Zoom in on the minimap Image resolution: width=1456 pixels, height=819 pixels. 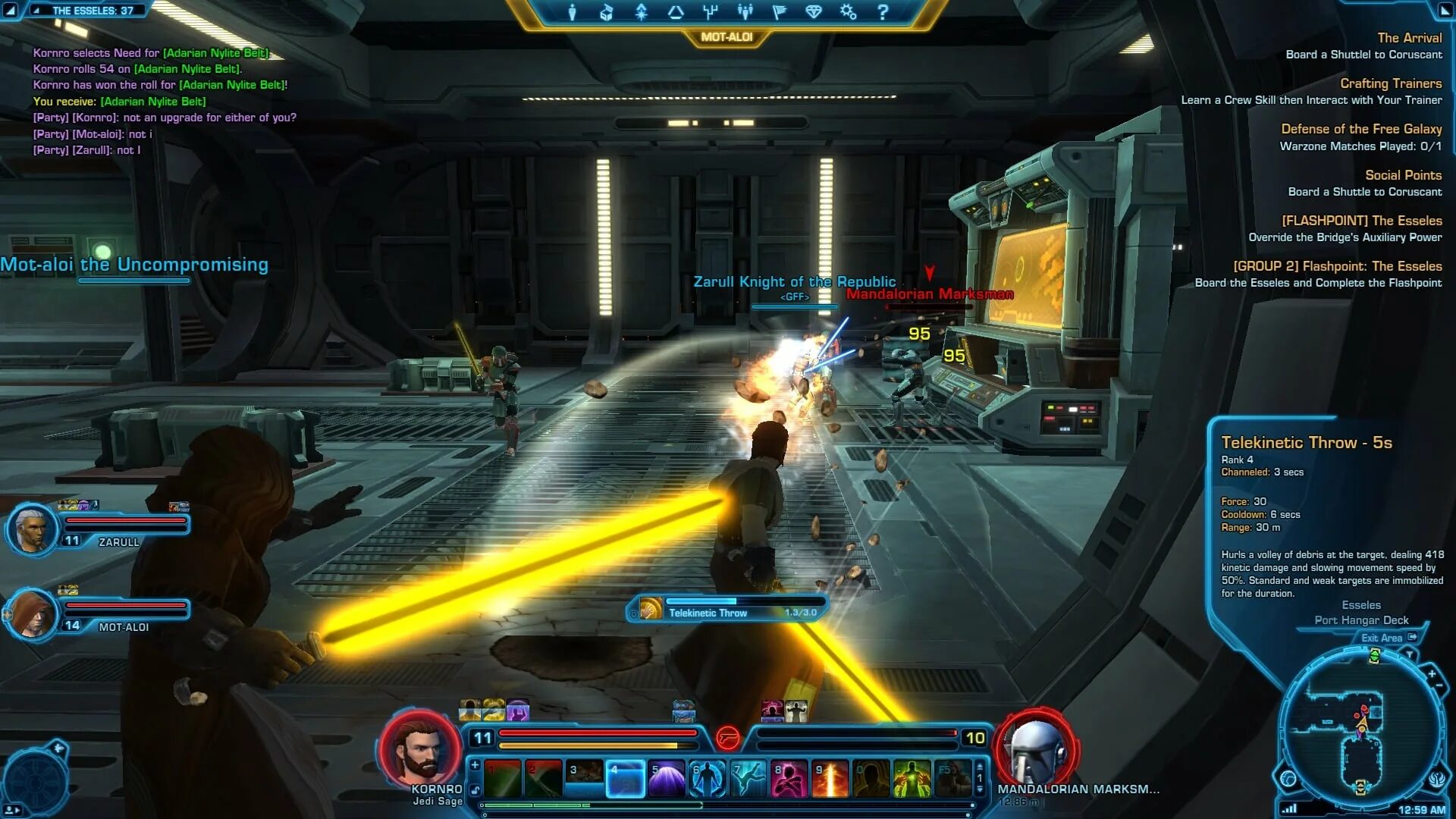1432,673
